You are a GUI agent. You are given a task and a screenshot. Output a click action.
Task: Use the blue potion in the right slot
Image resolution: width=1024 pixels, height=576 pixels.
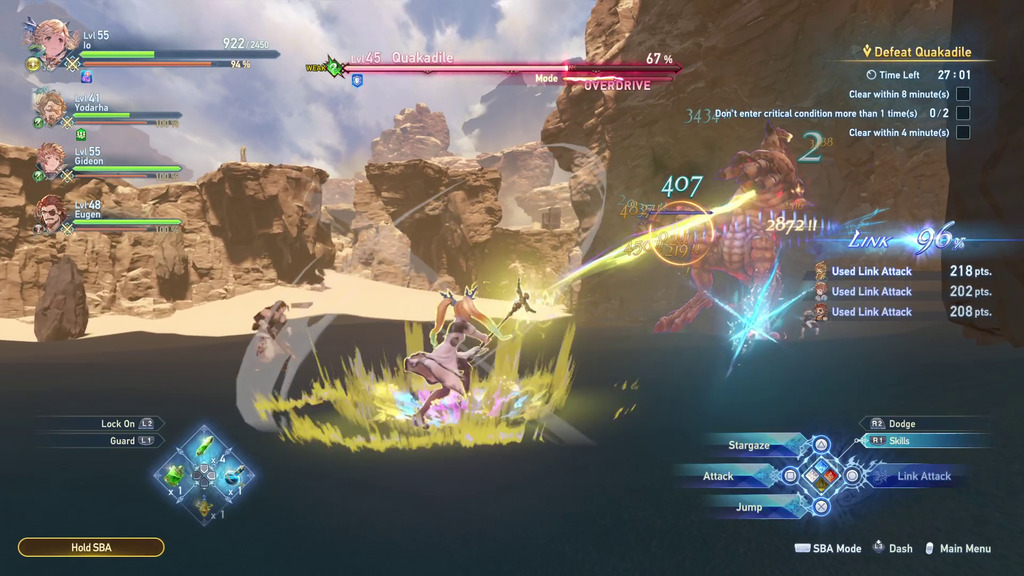[x=234, y=473]
